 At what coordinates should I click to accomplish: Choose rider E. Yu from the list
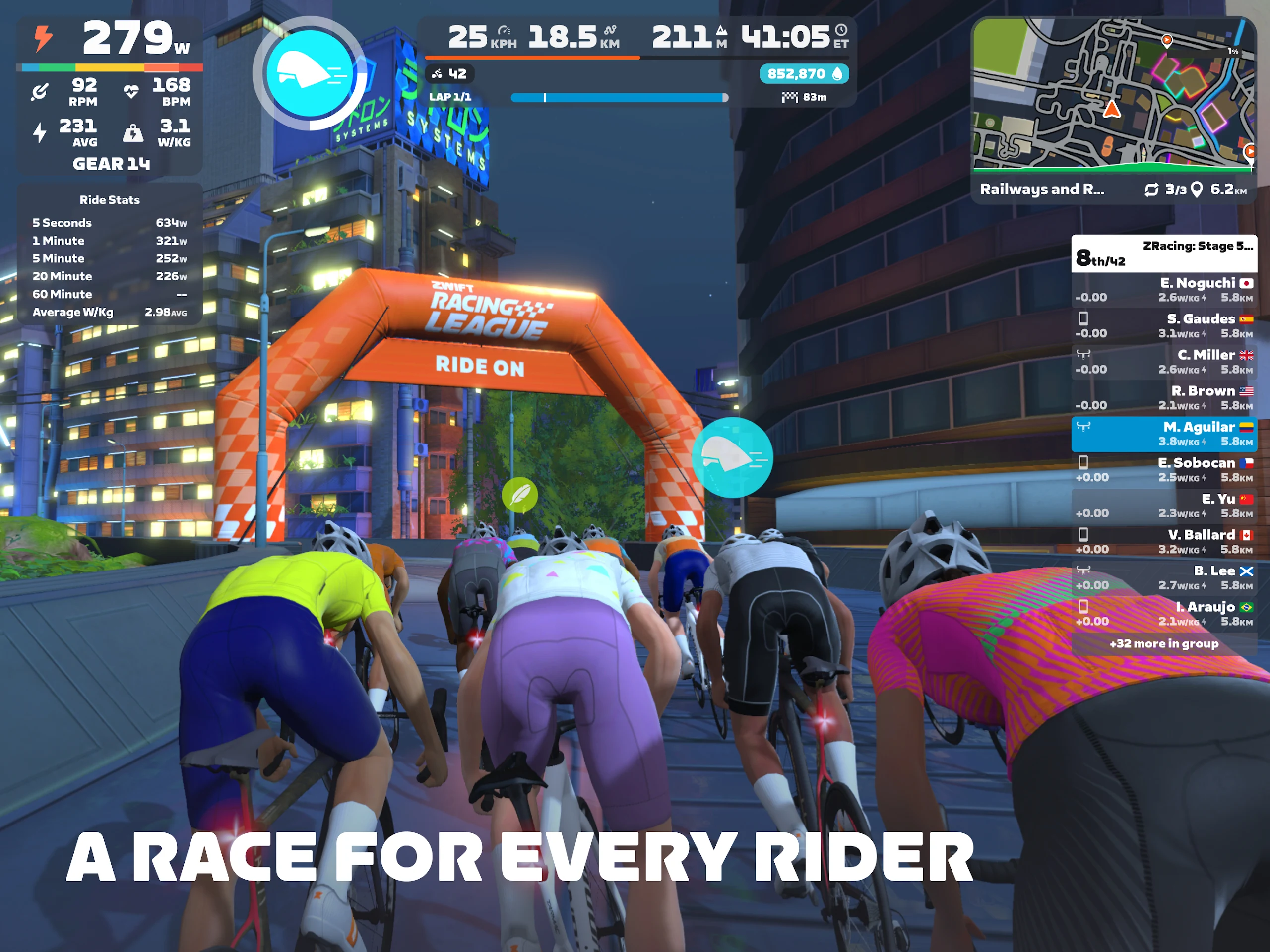(1163, 506)
